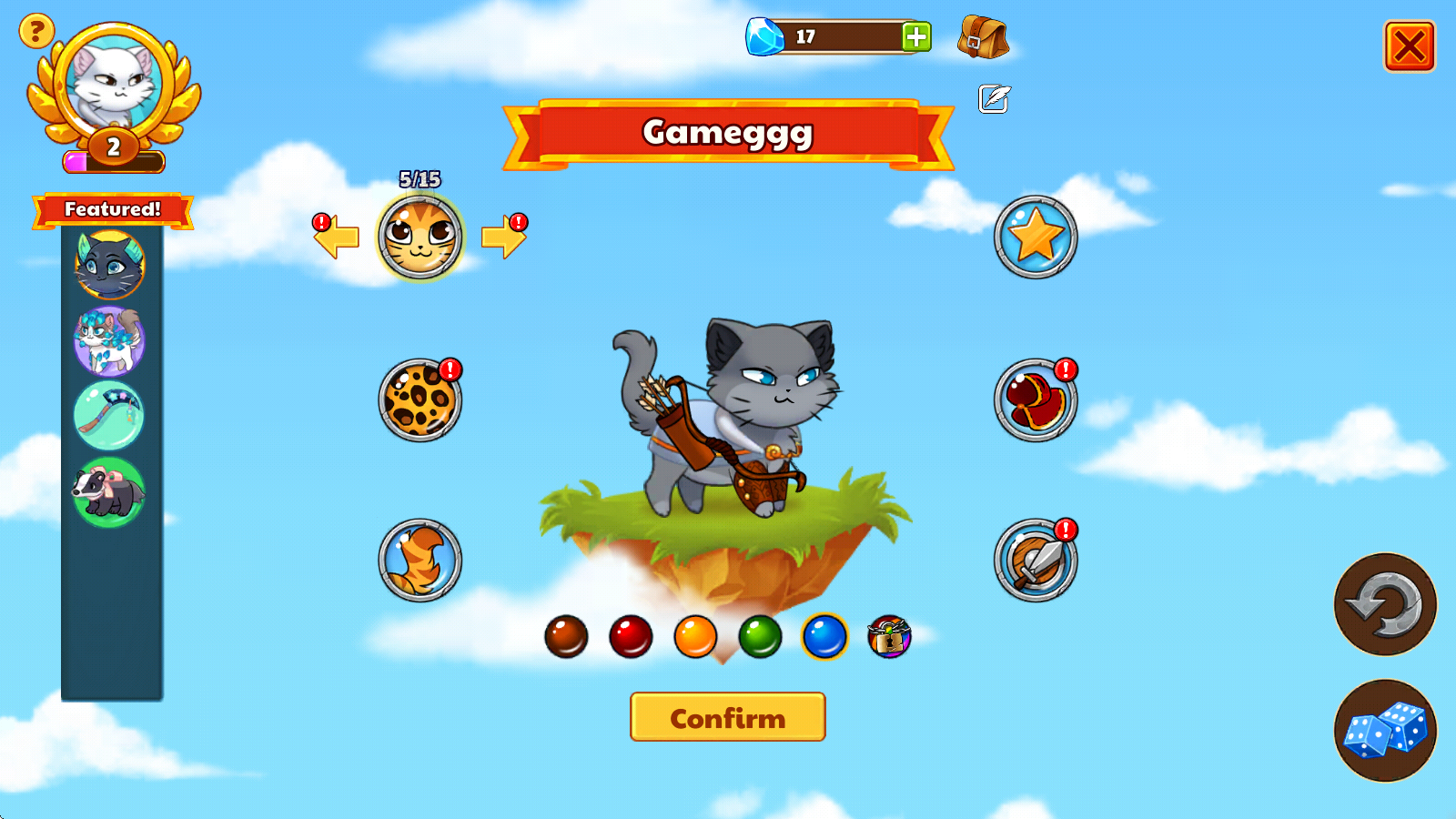Open the sword and shield category
The height and width of the screenshot is (819, 1456).
[x=1036, y=561]
